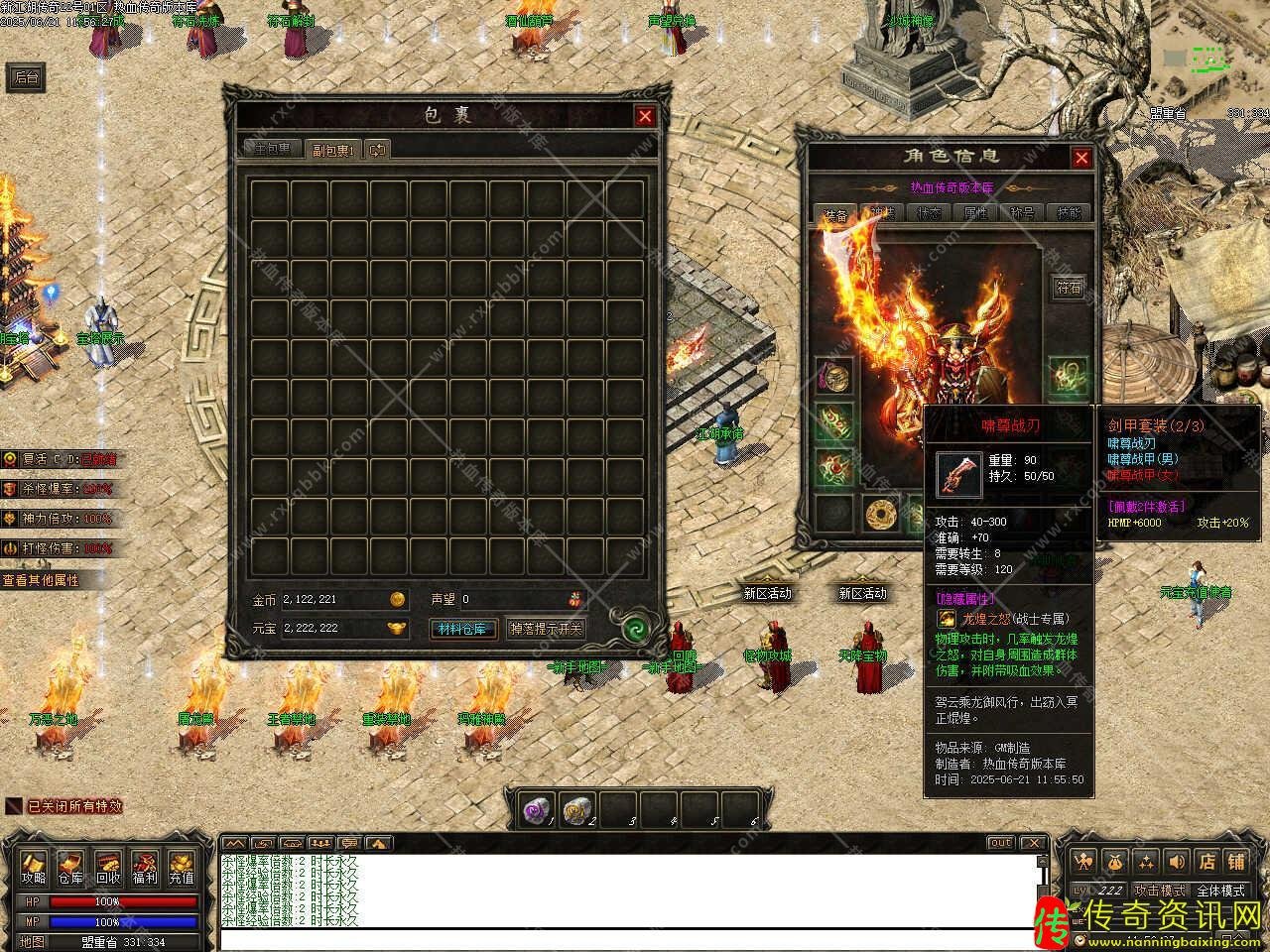This screenshot has height=952, width=1270.
Task: Click the 符石 rune stone button
Action: point(1069,288)
